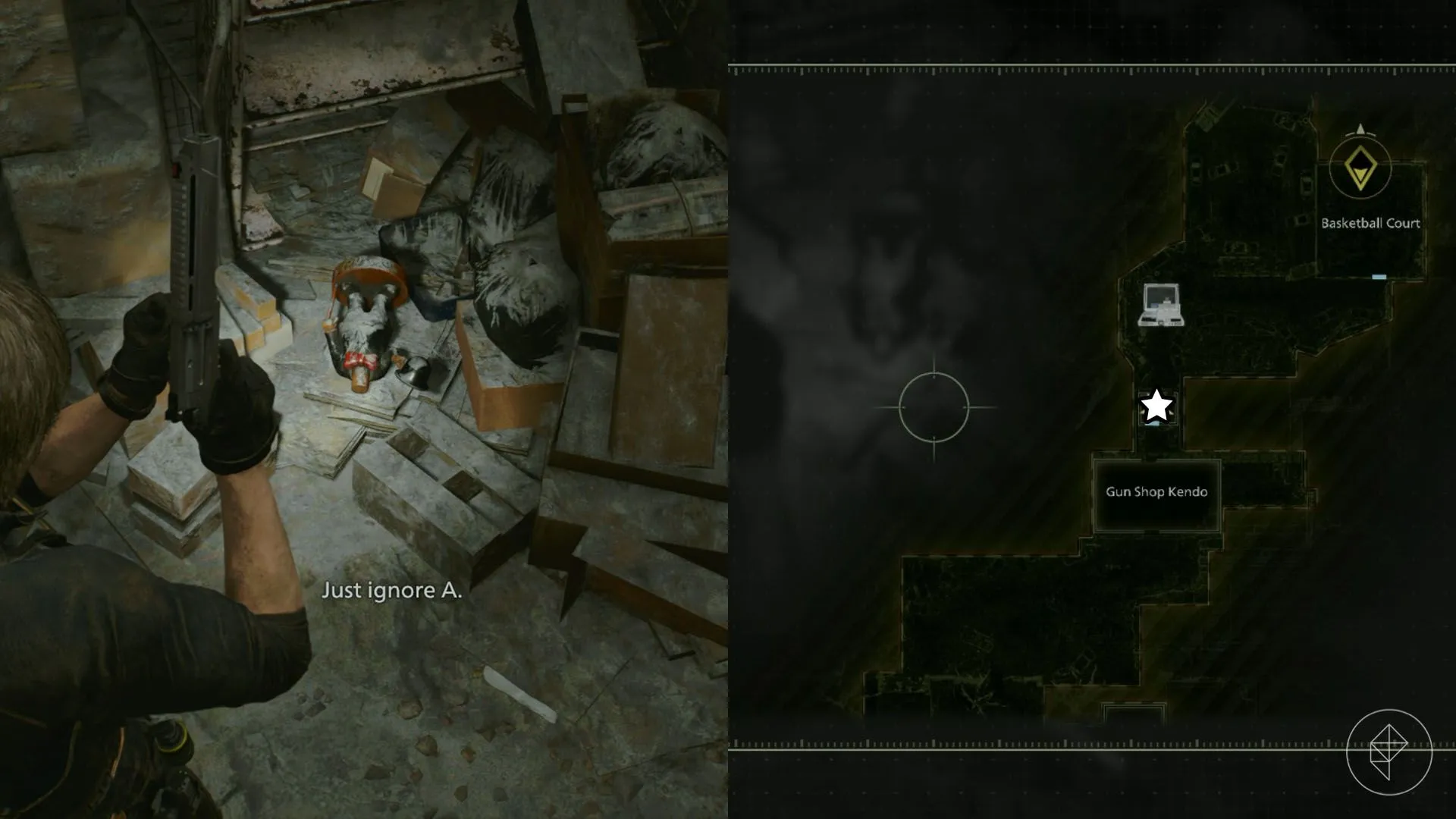
Task: Open the Polygon logo watermark
Action: click(x=1389, y=752)
